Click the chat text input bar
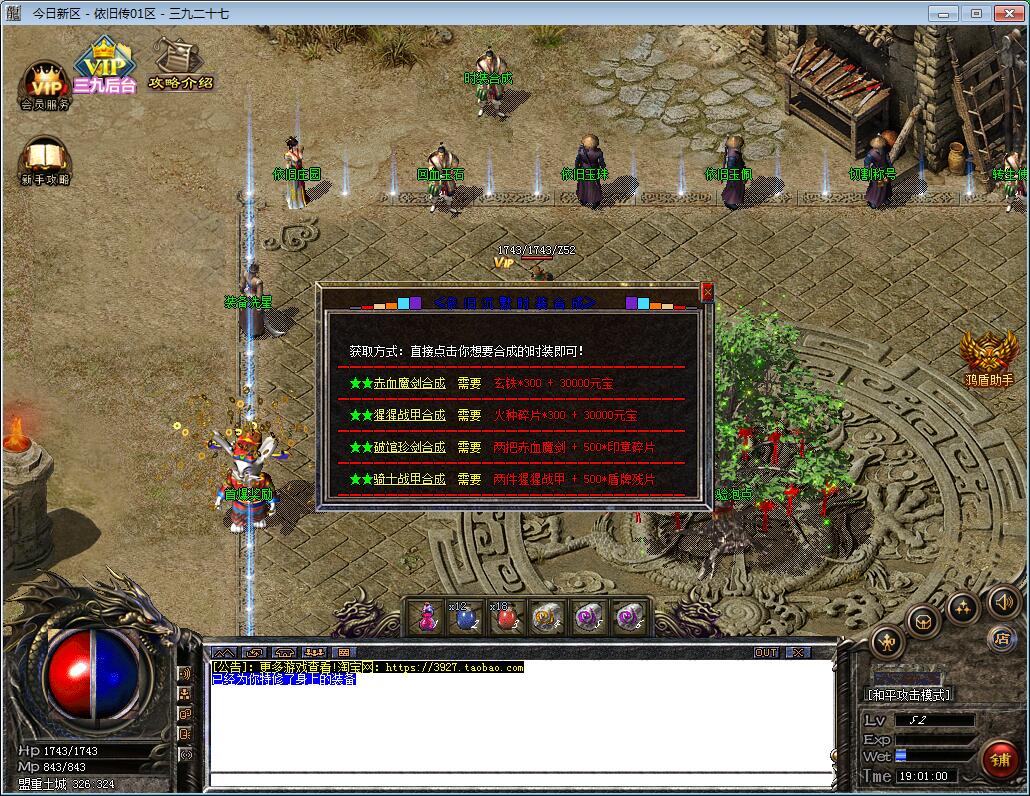The image size is (1030, 796). tap(520, 778)
